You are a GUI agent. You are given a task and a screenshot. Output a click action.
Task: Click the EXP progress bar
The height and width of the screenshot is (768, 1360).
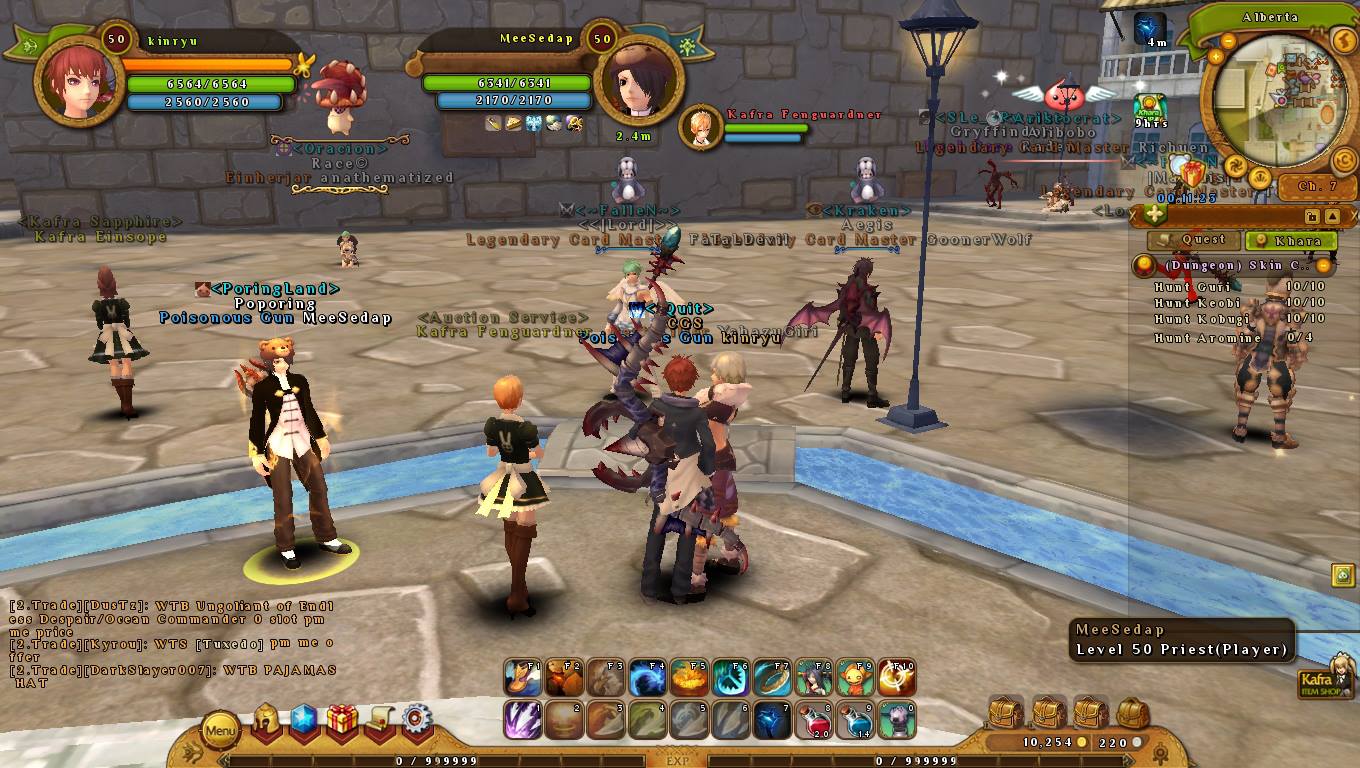[x=680, y=760]
